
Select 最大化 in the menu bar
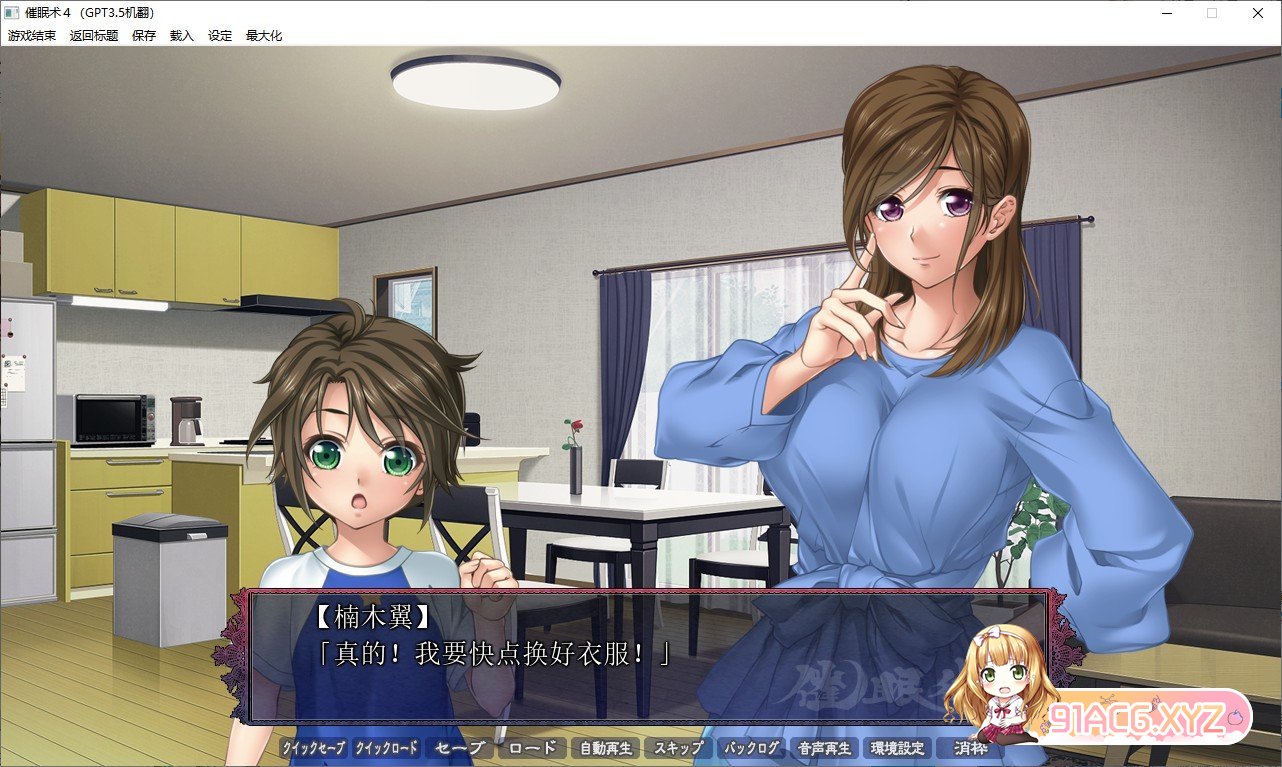264,35
